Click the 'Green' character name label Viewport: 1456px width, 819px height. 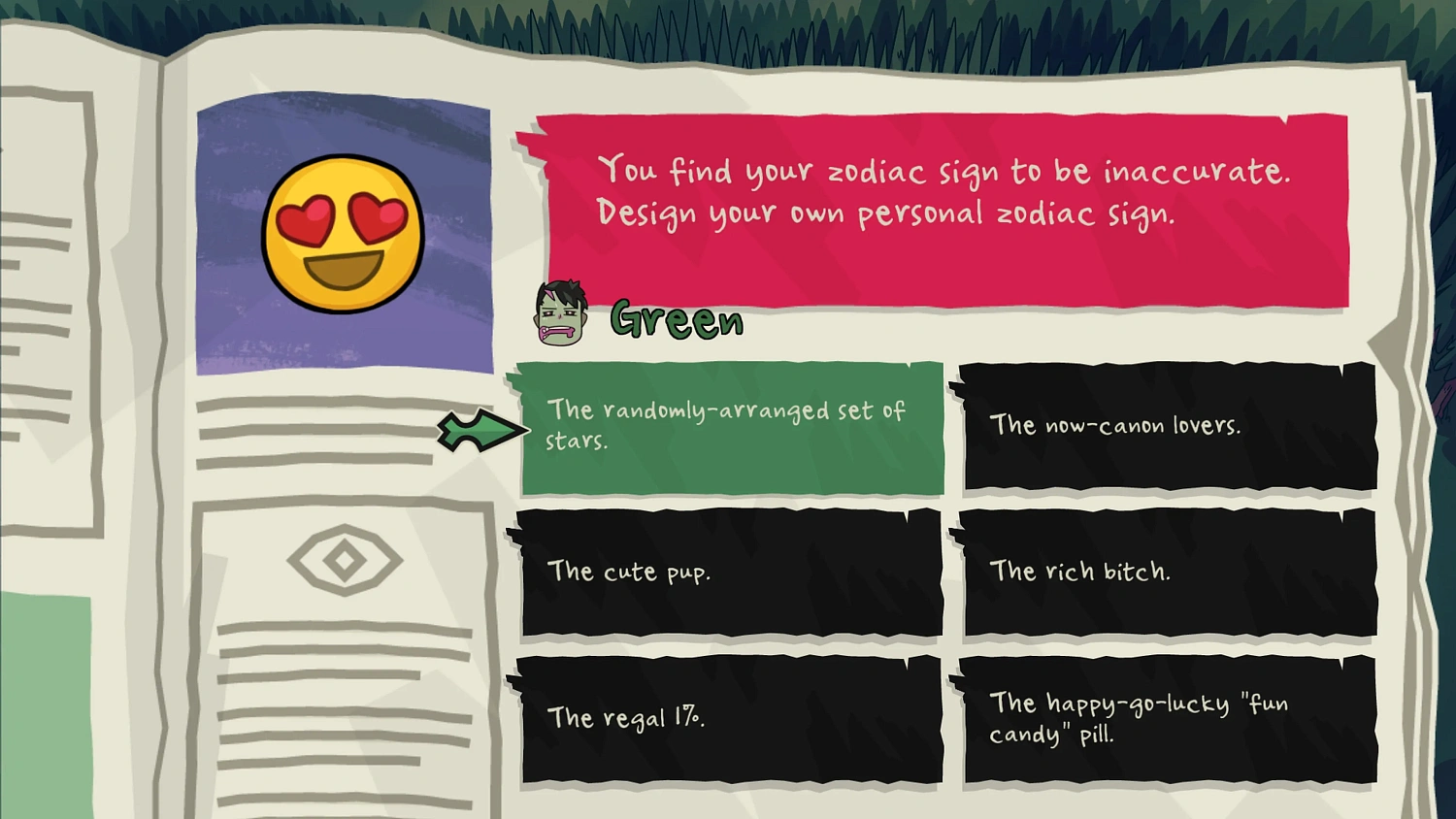(677, 318)
